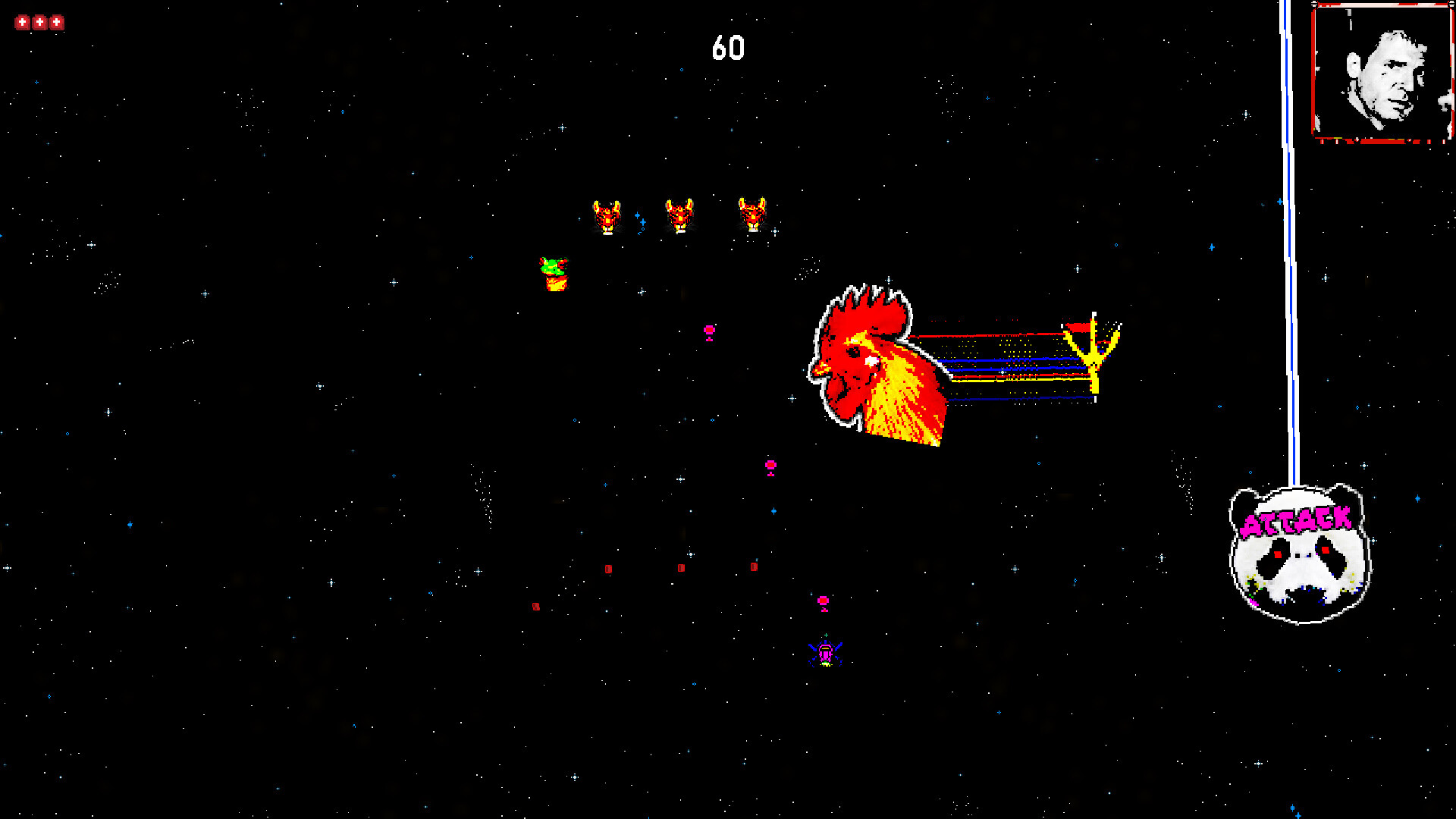1456x819 pixels.
Task: Target the rightmost bull enemy
Action: tap(752, 215)
